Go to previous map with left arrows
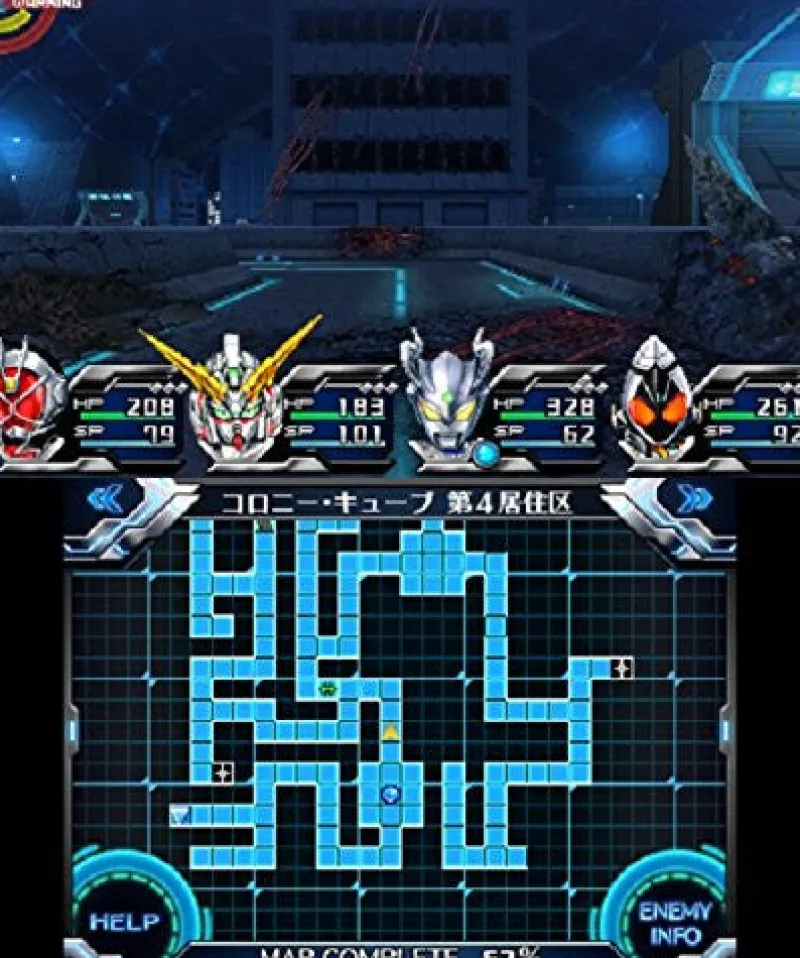 click(106, 499)
